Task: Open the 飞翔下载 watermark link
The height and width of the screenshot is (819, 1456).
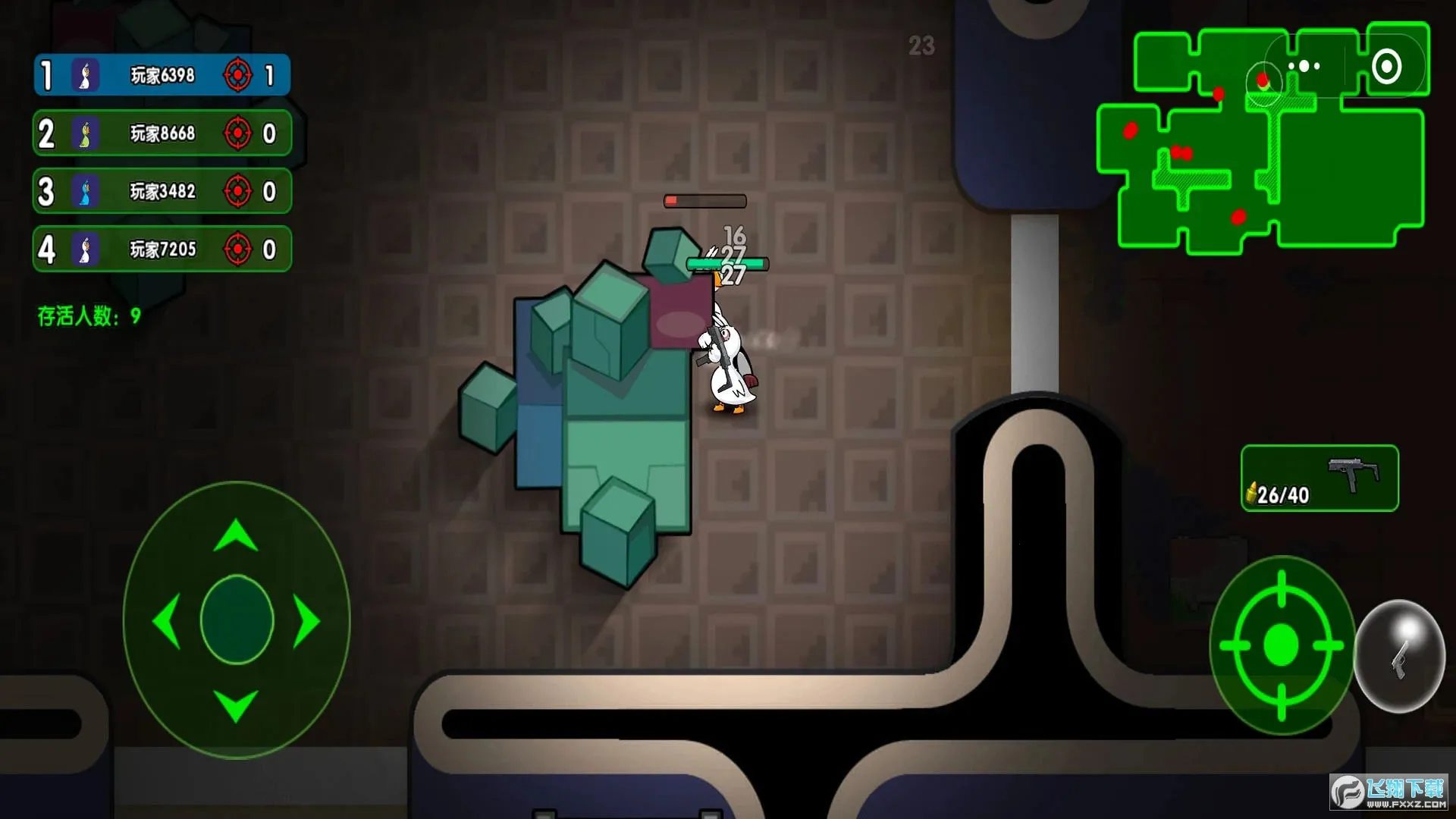Action: [1389, 793]
